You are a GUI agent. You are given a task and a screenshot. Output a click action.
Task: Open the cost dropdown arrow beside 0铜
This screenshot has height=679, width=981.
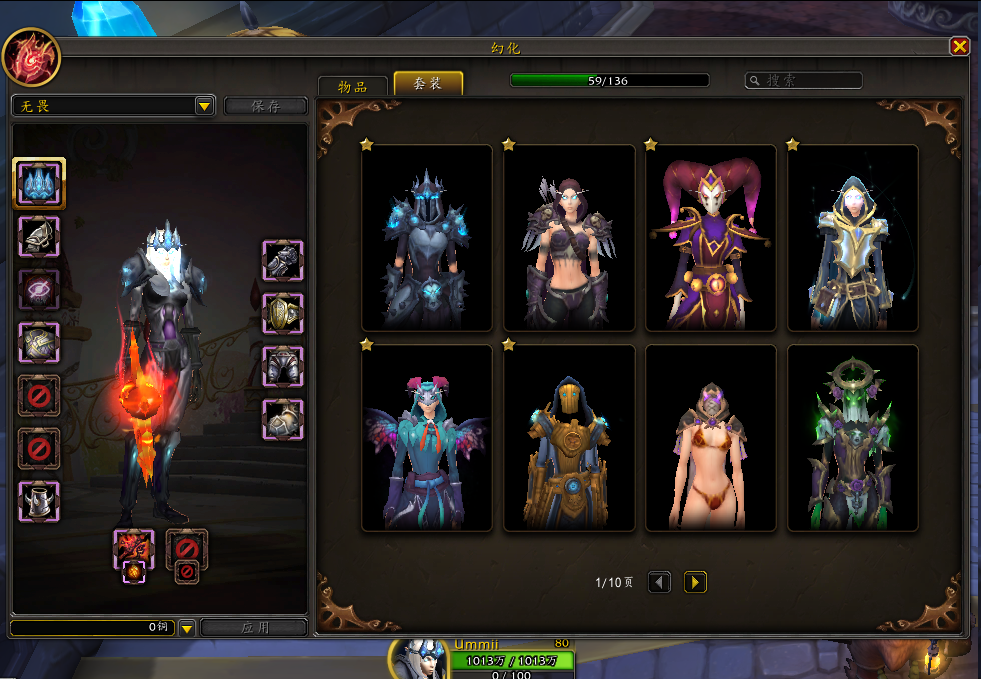point(187,628)
